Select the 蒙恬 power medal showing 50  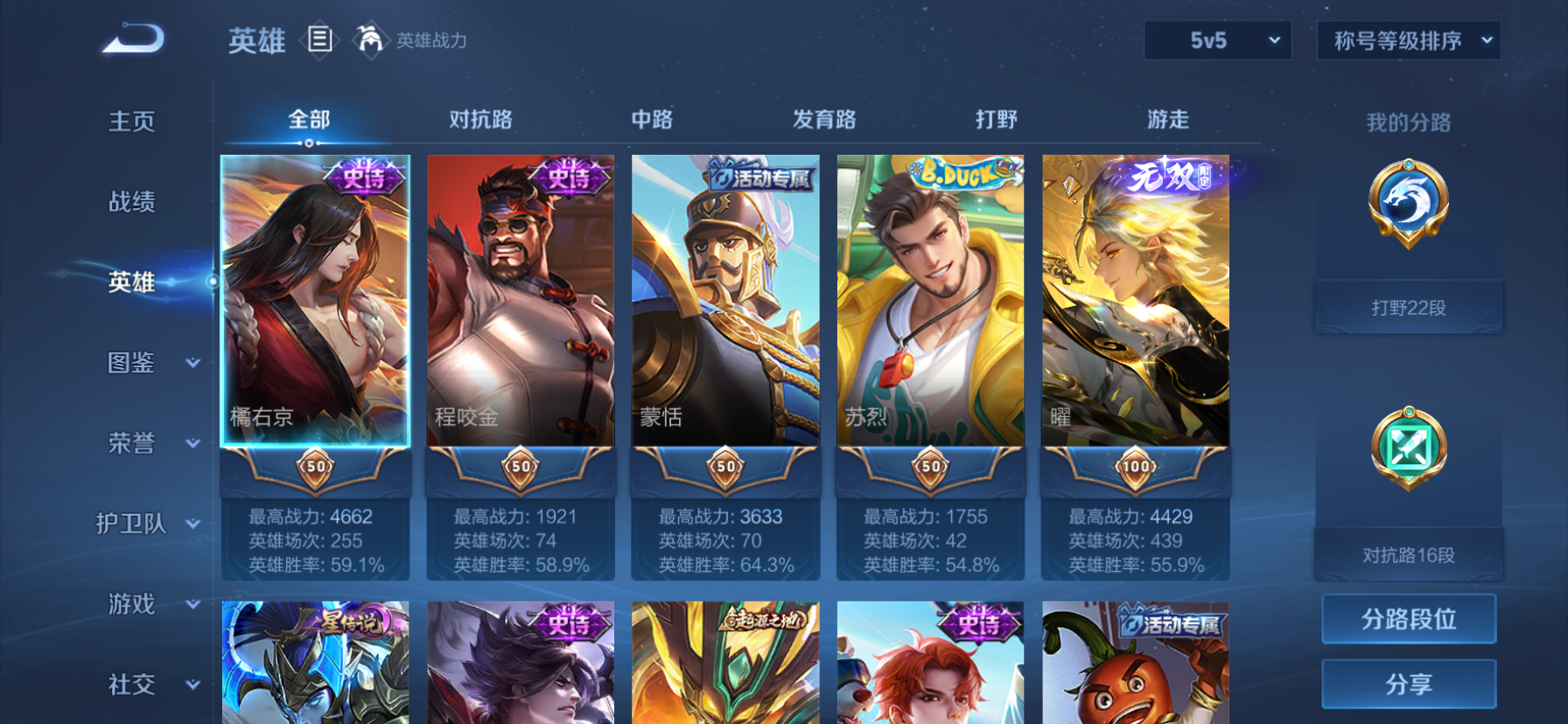[724, 467]
